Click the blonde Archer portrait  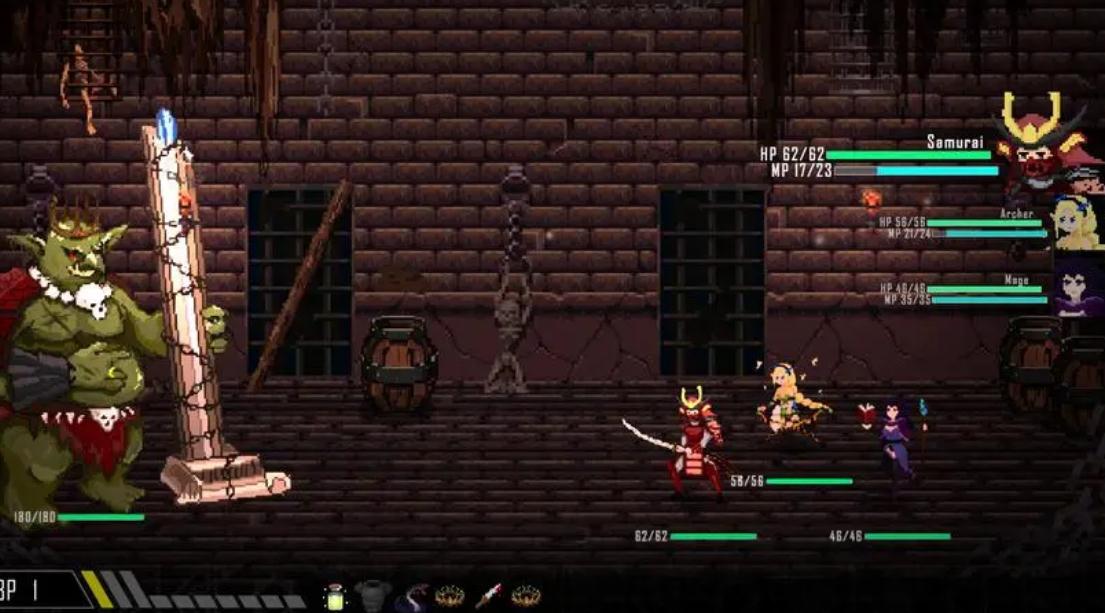point(1077,222)
